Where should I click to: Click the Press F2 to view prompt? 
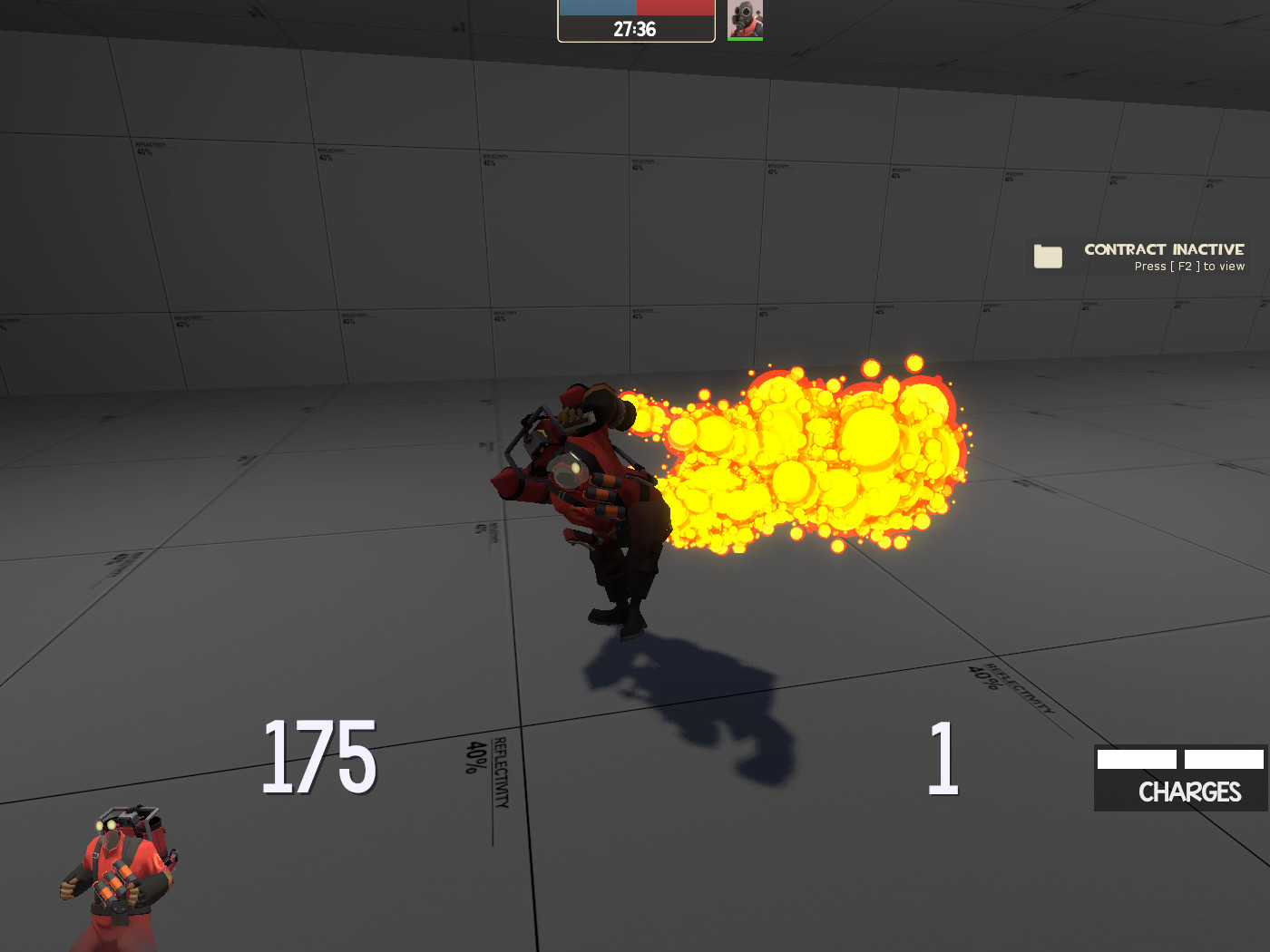1190,266
